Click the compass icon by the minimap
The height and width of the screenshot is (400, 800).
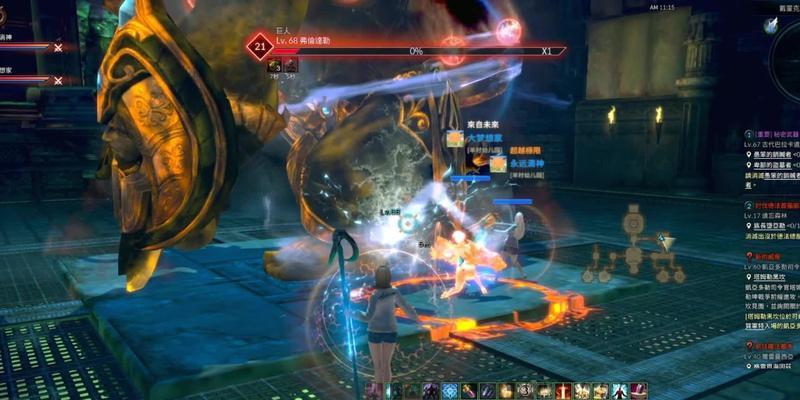coord(771,27)
